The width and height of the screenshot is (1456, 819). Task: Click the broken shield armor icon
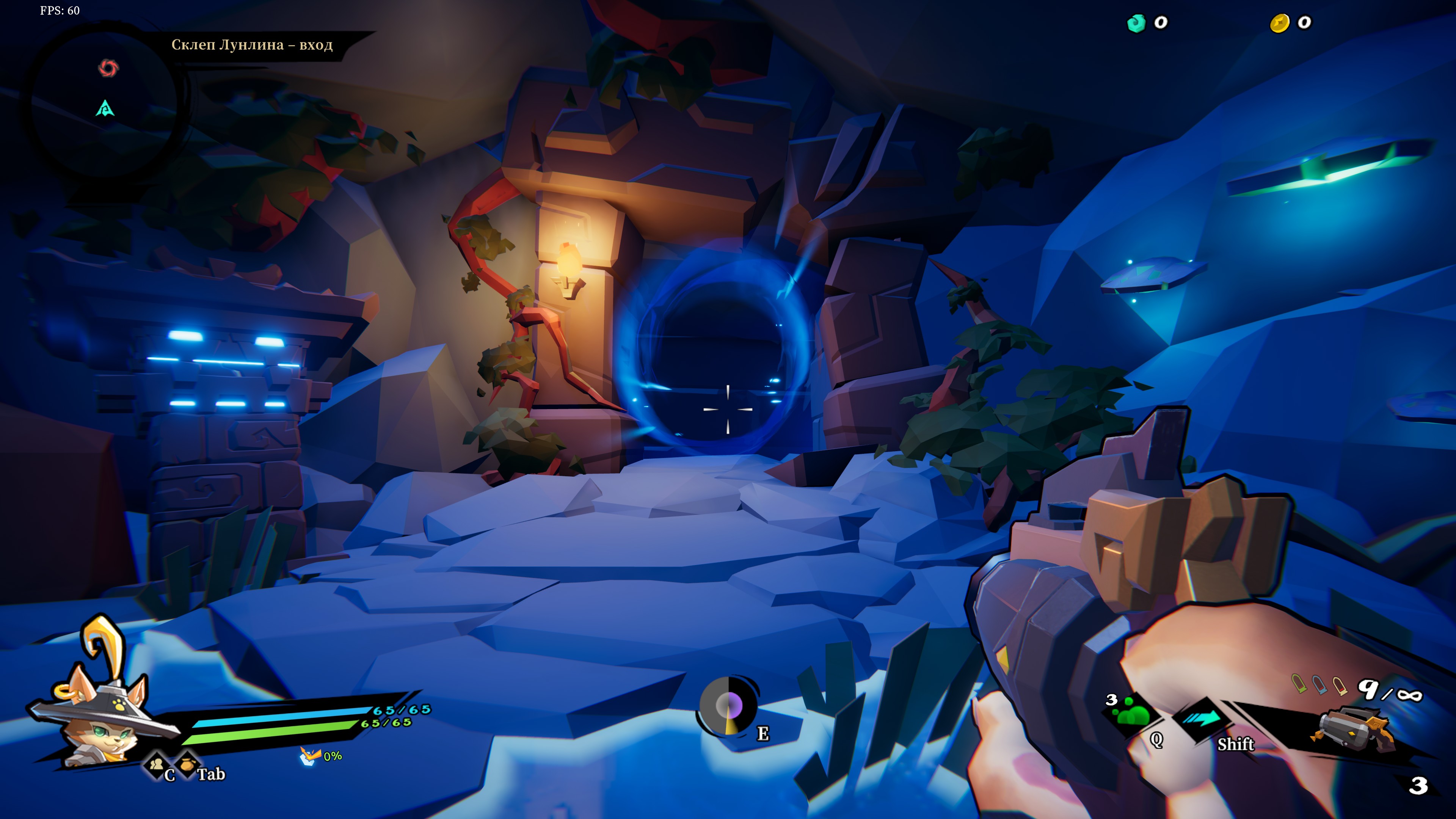pyautogui.click(x=310, y=756)
